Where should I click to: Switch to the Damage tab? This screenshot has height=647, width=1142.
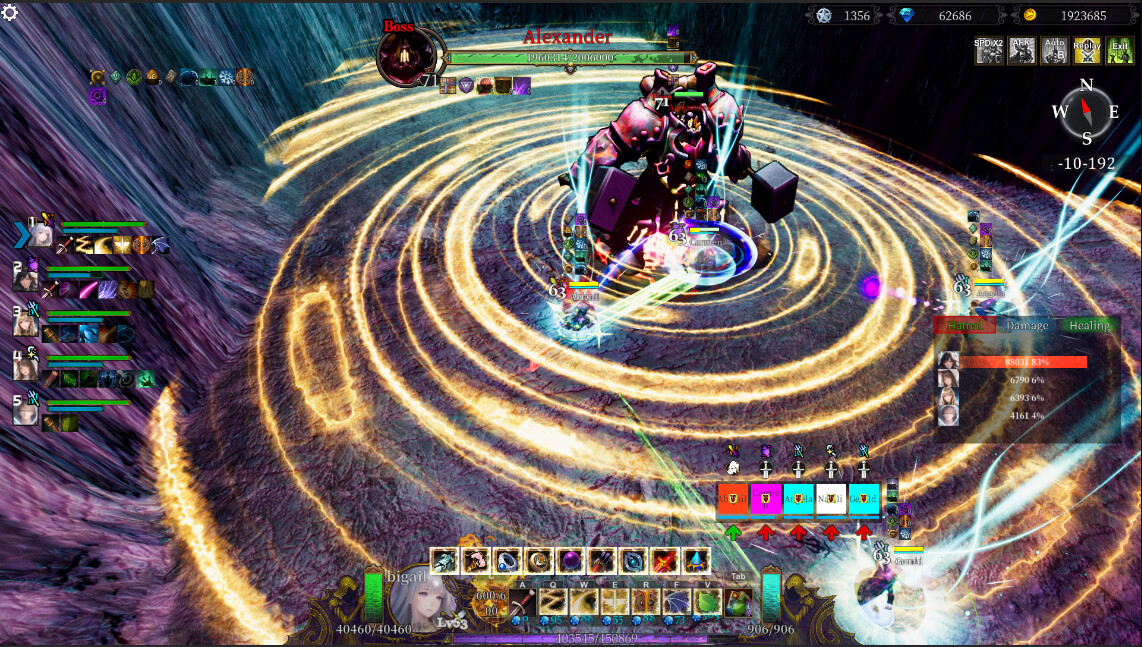(1027, 326)
